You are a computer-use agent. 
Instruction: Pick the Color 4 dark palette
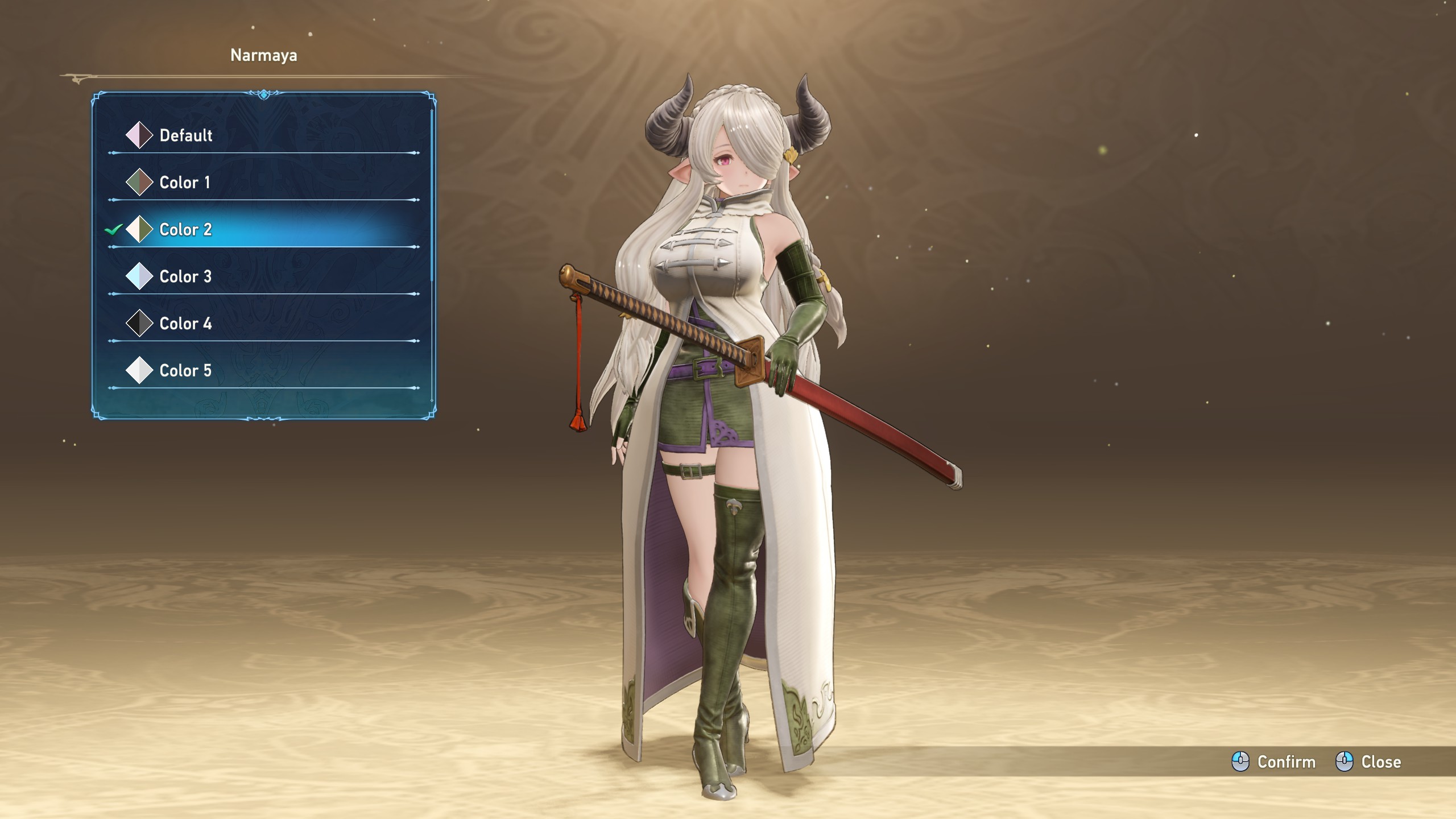pos(185,324)
